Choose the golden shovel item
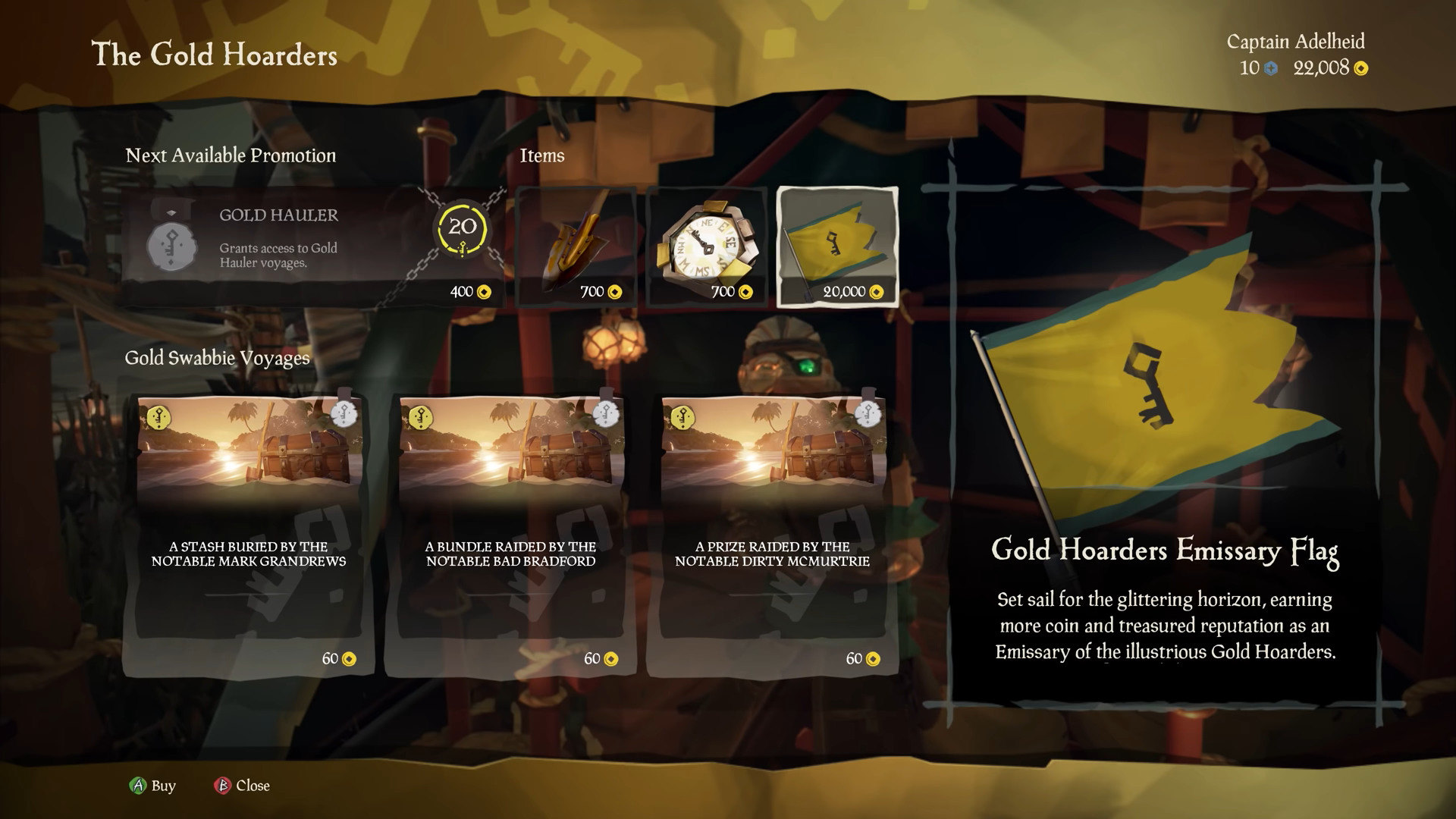The height and width of the screenshot is (819, 1456). click(576, 246)
